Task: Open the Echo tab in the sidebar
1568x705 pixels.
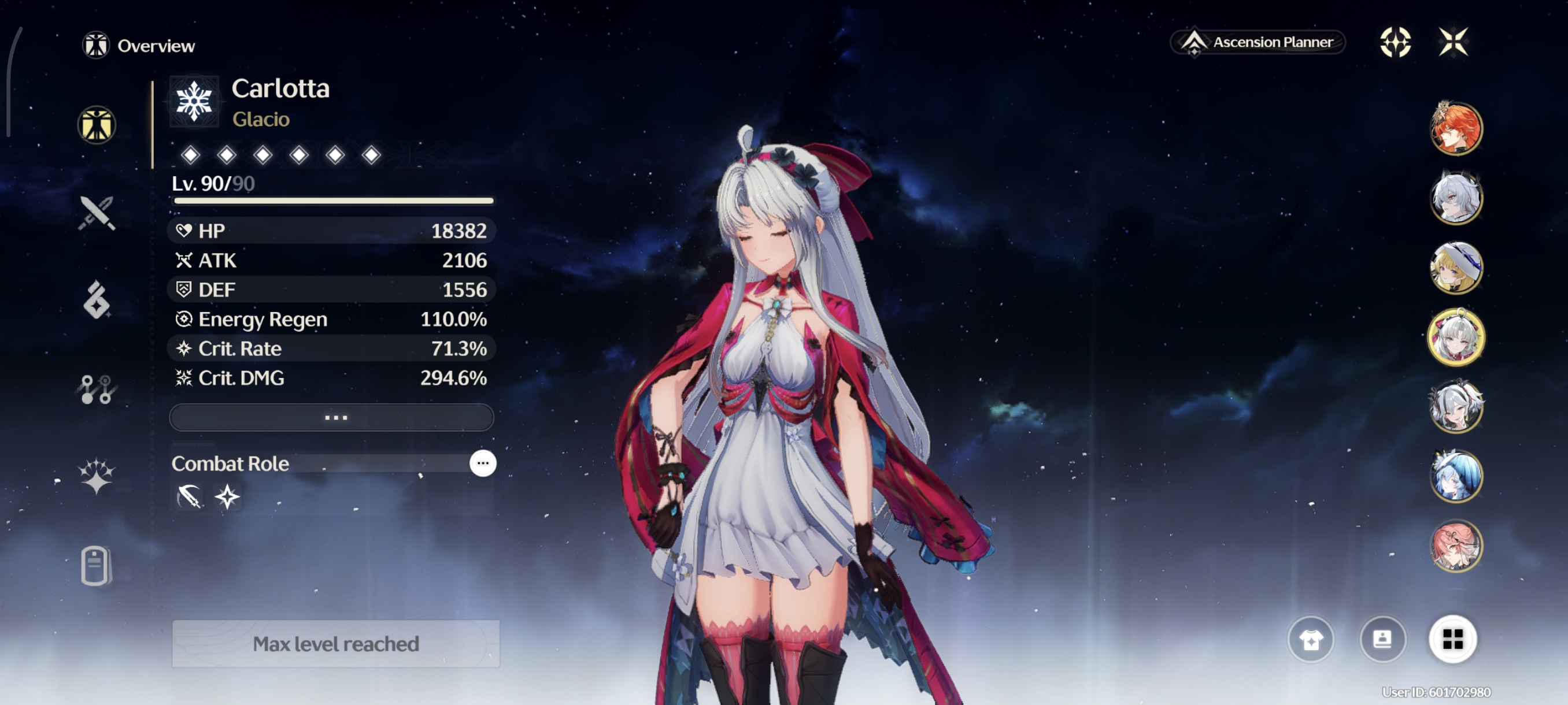Action: click(x=96, y=300)
